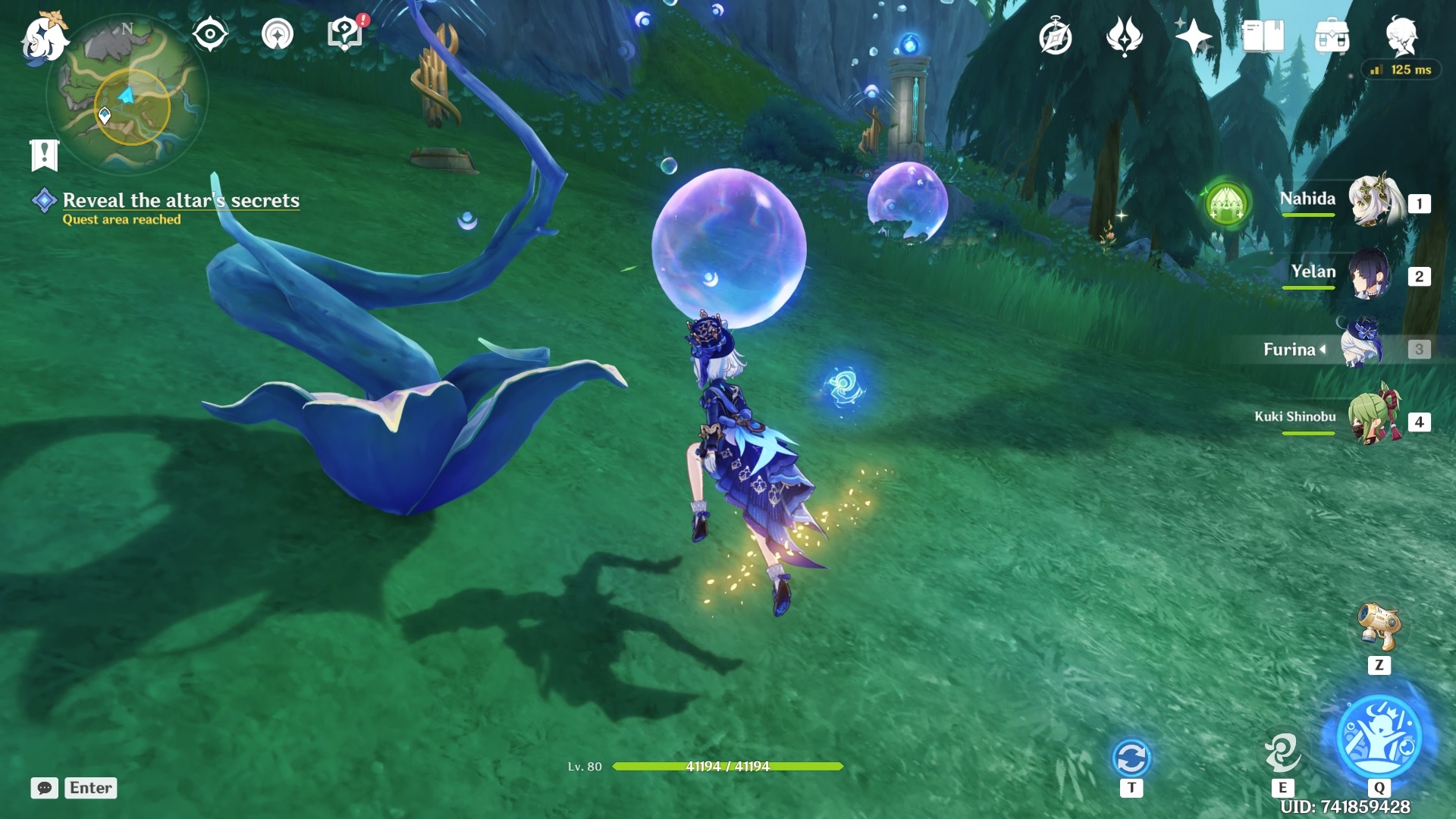Select the quest 'Reveal the altar's secrets'
The width and height of the screenshot is (1456, 819).
[182, 201]
